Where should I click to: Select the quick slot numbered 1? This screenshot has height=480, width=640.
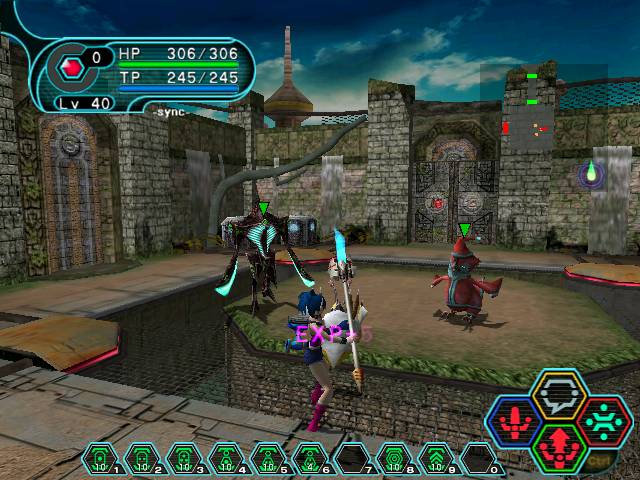coord(100,458)
